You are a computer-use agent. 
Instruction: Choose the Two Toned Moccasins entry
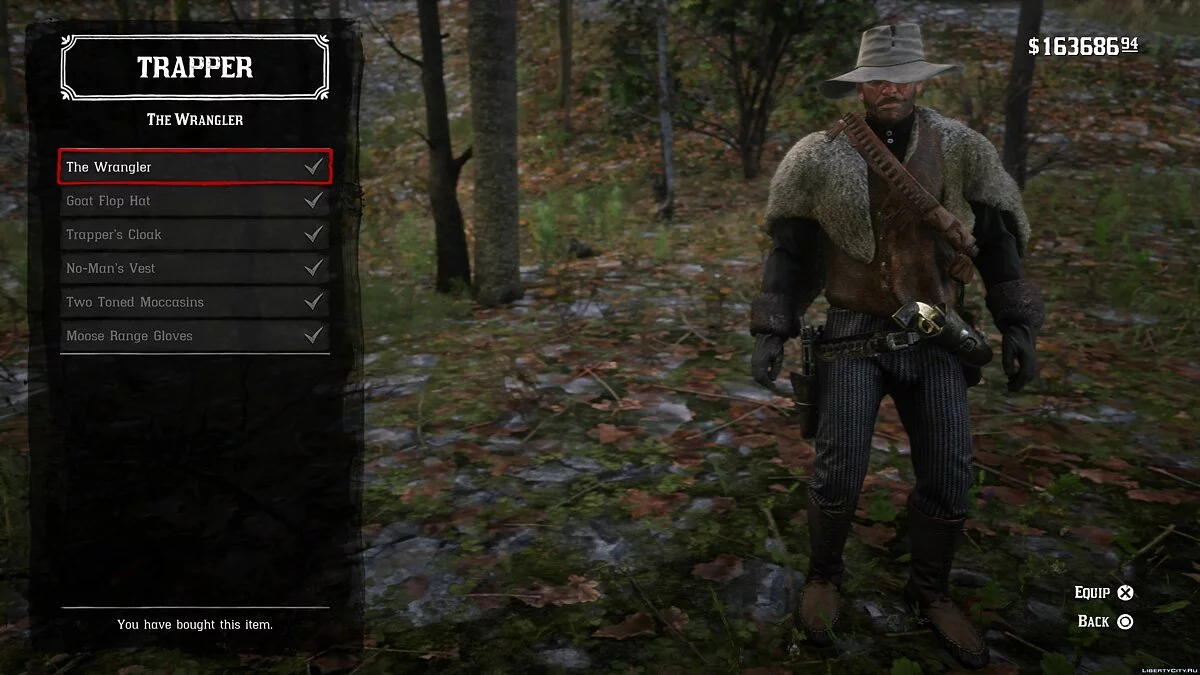[x=194, y=302]
